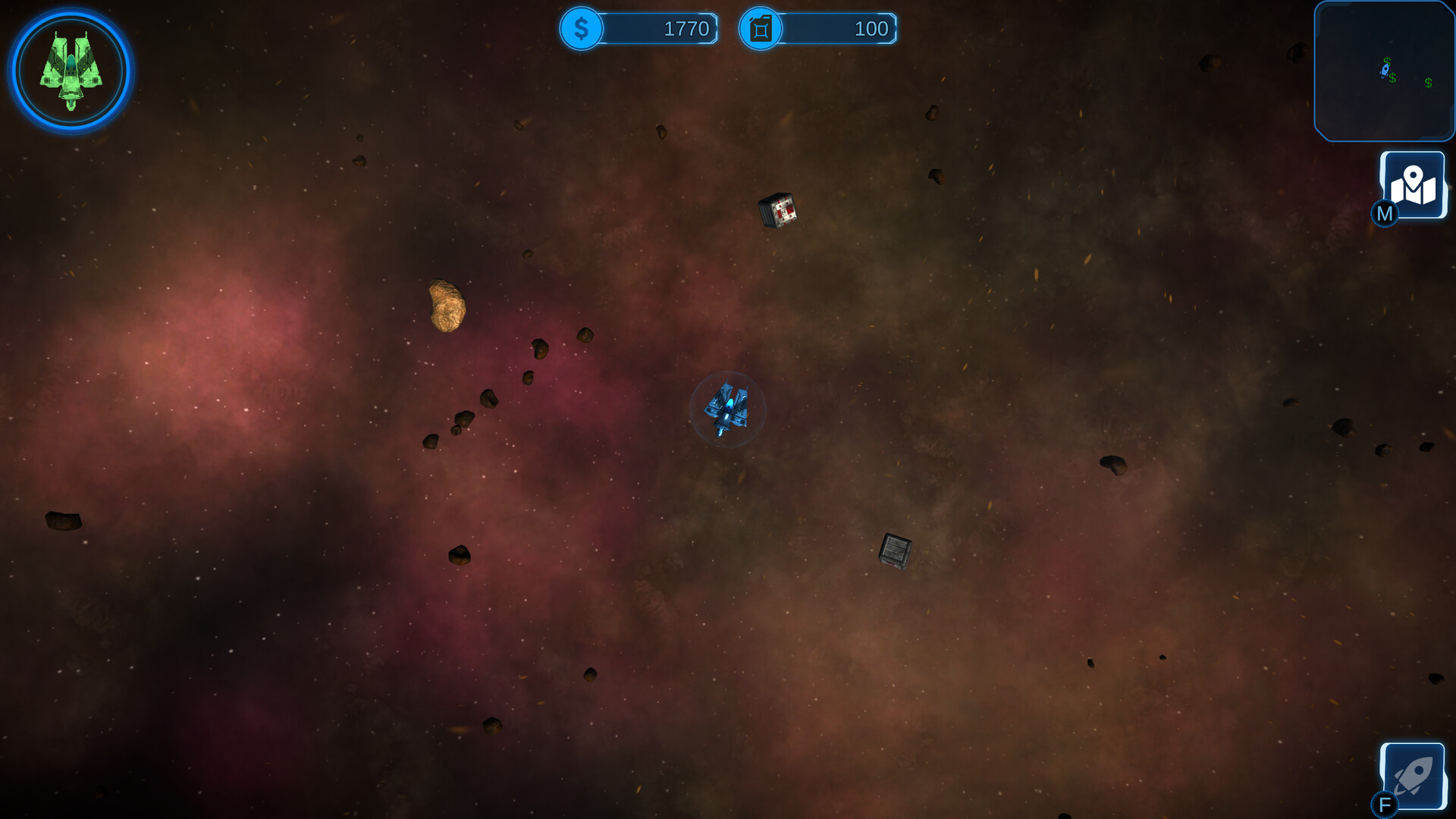Select the rightmost green $ marker on the minimap
The height and width of the screenshot is (819, 1456).
point(1429,82)
